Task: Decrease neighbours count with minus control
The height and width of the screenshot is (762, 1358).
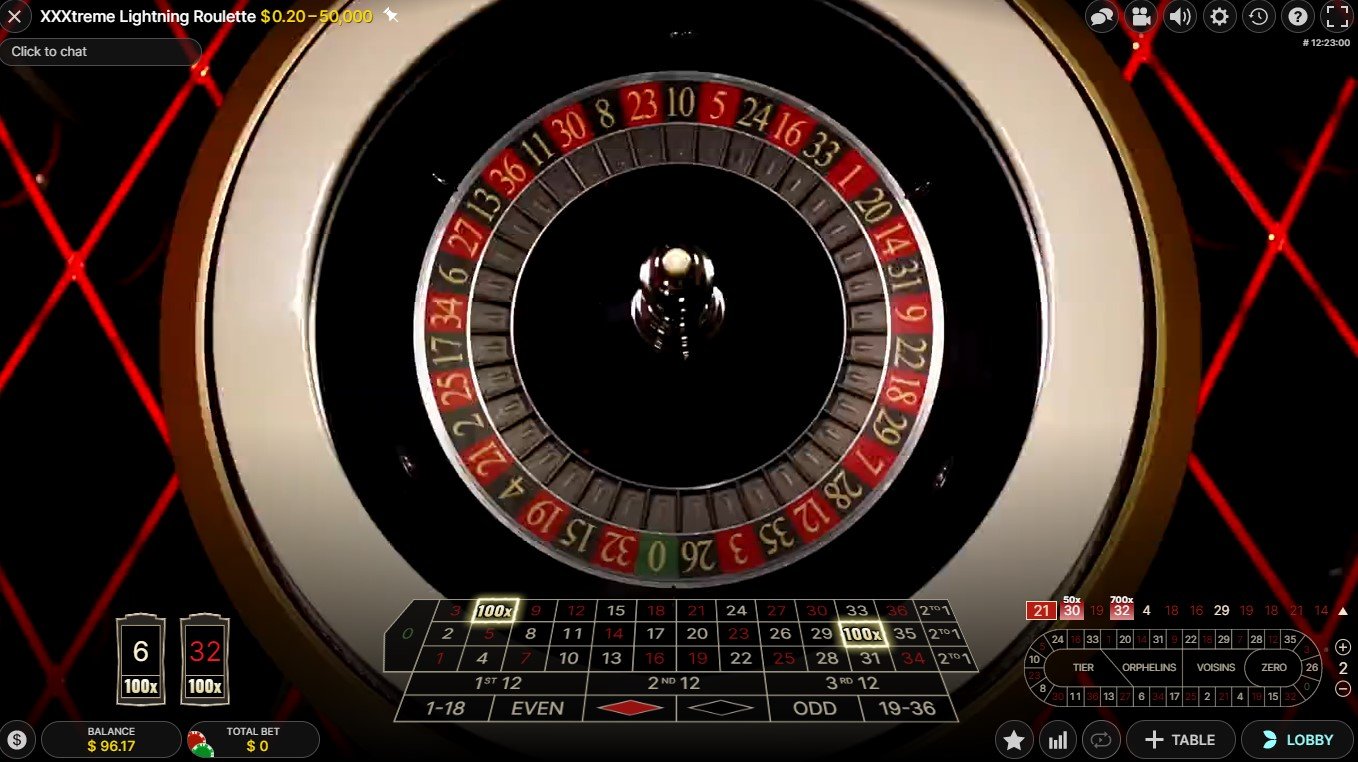Action: coord(1345,688)
